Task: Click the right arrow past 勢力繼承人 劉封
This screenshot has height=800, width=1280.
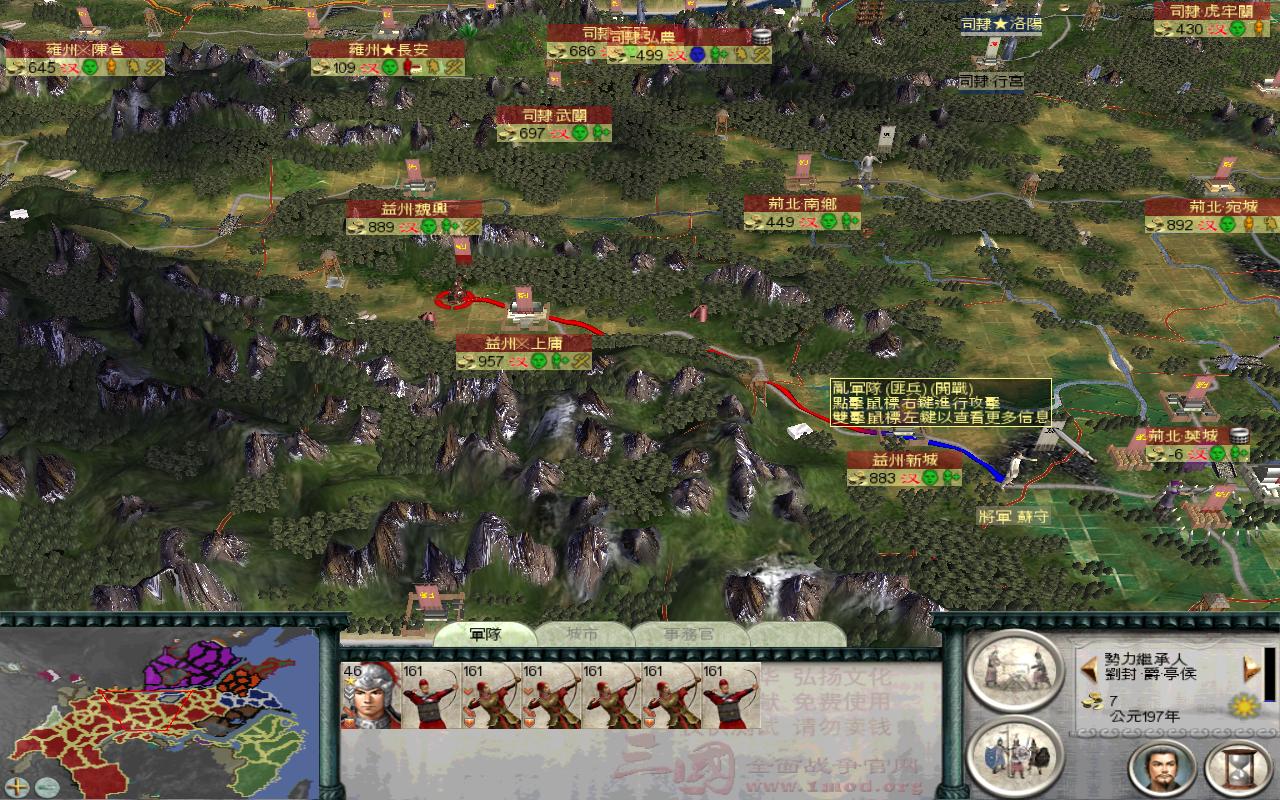Action: coord(1251,668)
